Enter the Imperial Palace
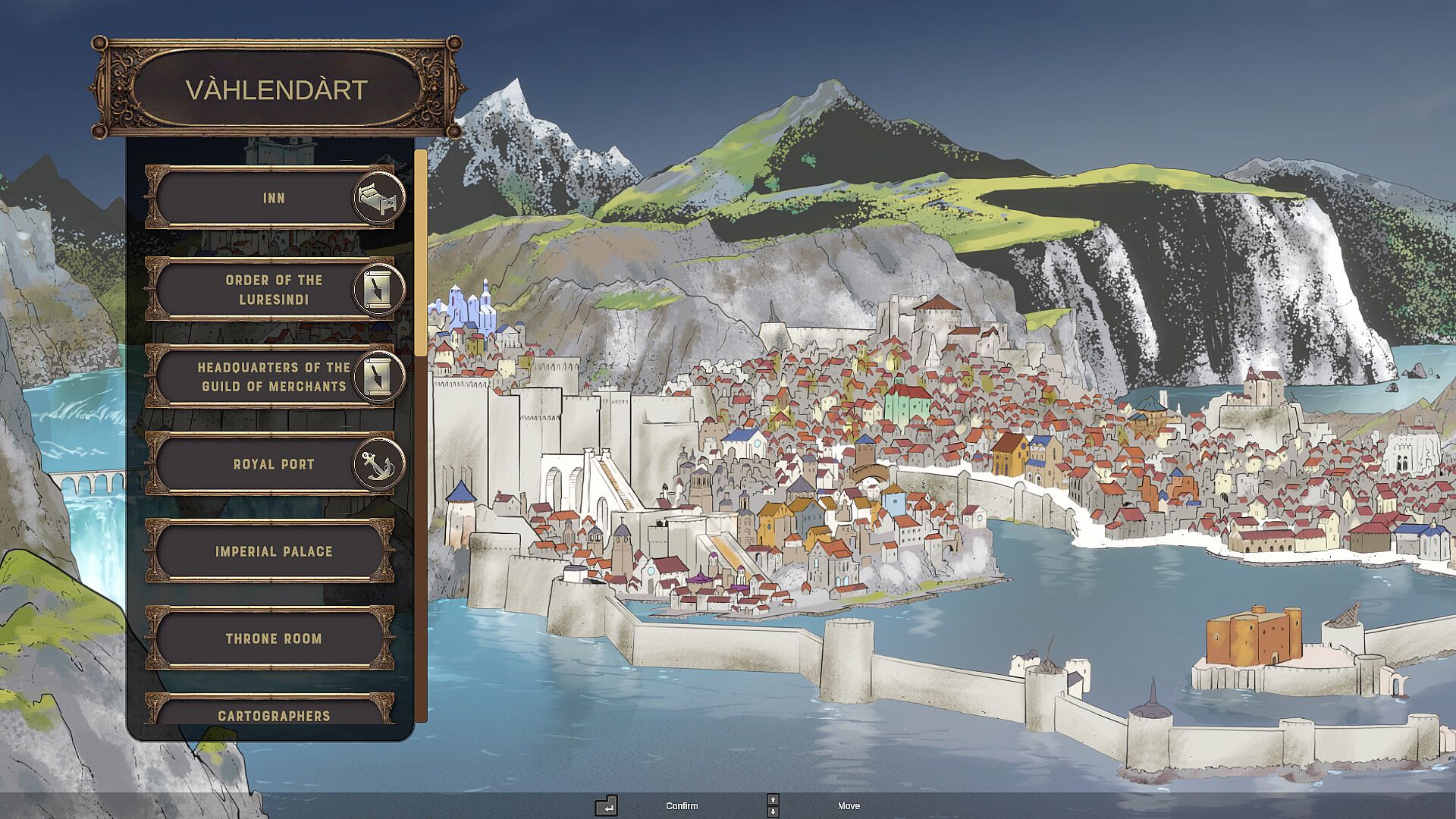The height and width of the screenshot is (819, 1456). tap(273, 551)
